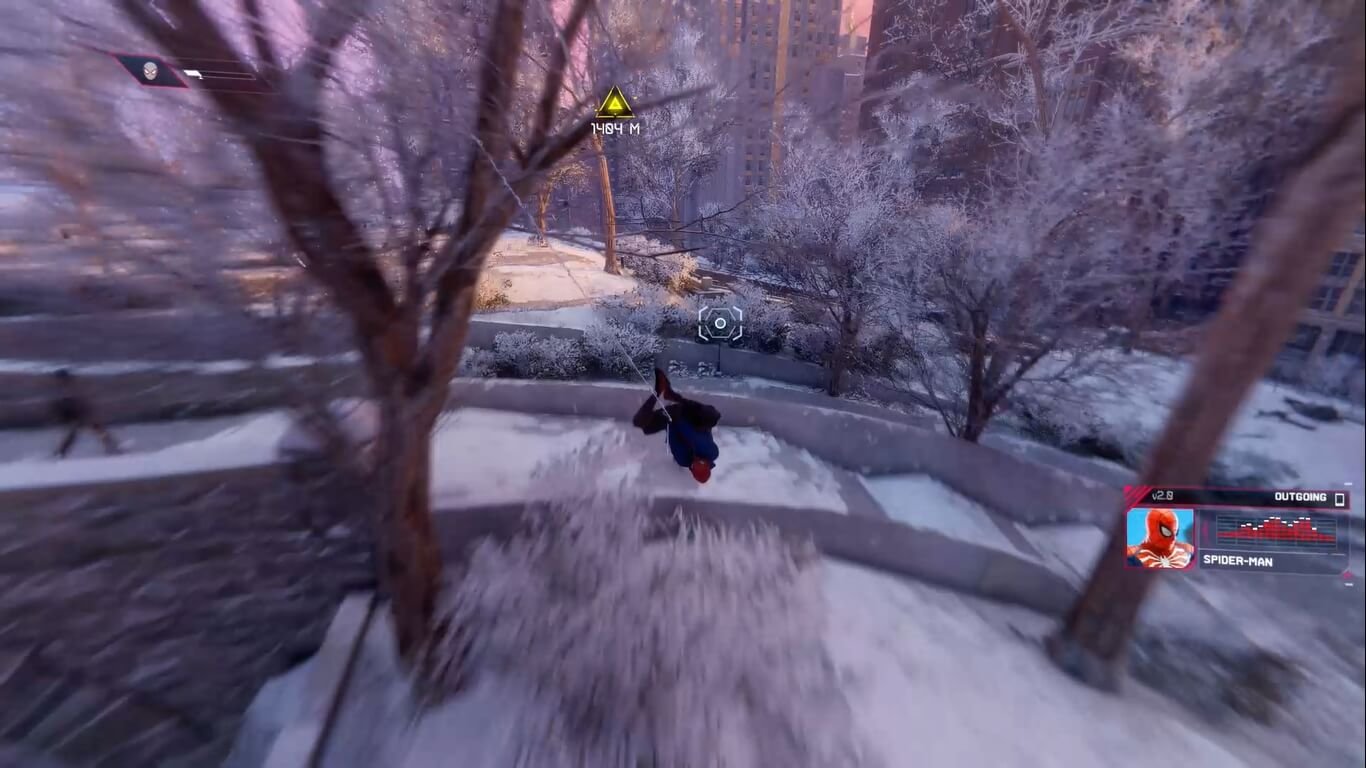The height and width of the screenshot is (768, 1366).
Task: Select the yellow waypoint objective marker
Action: point(615,100)
